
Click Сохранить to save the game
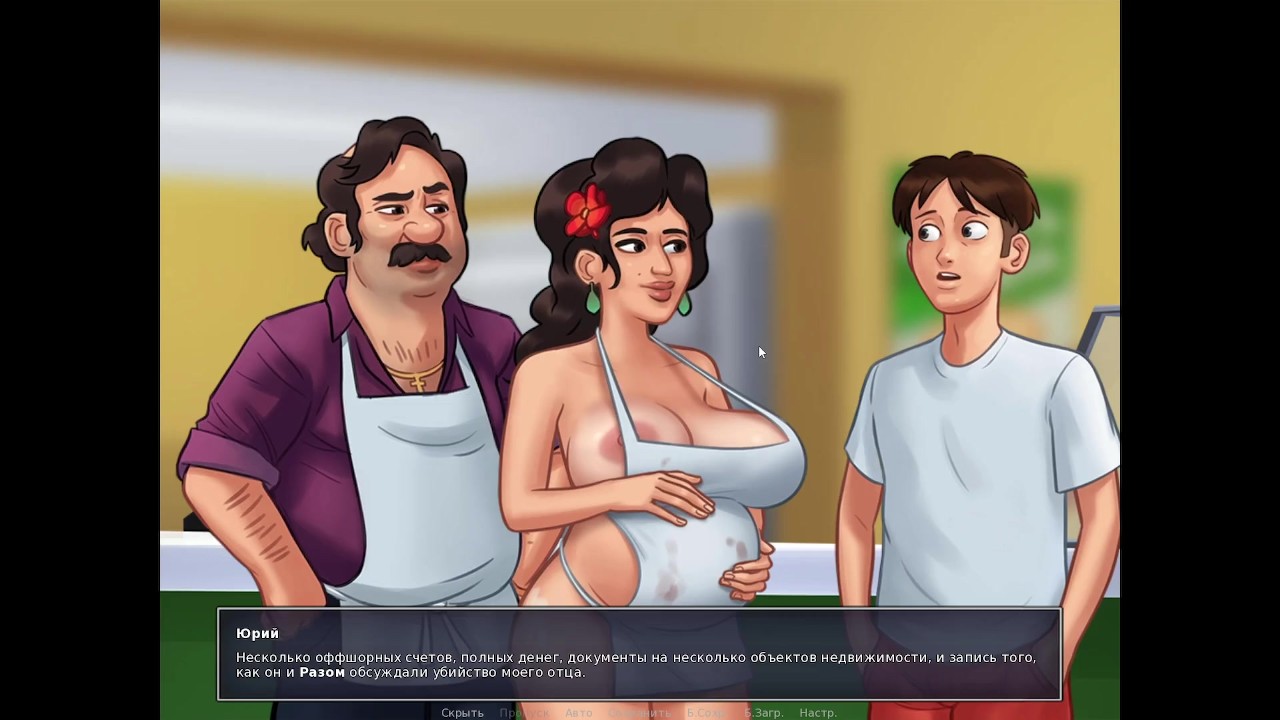point(640,713)
